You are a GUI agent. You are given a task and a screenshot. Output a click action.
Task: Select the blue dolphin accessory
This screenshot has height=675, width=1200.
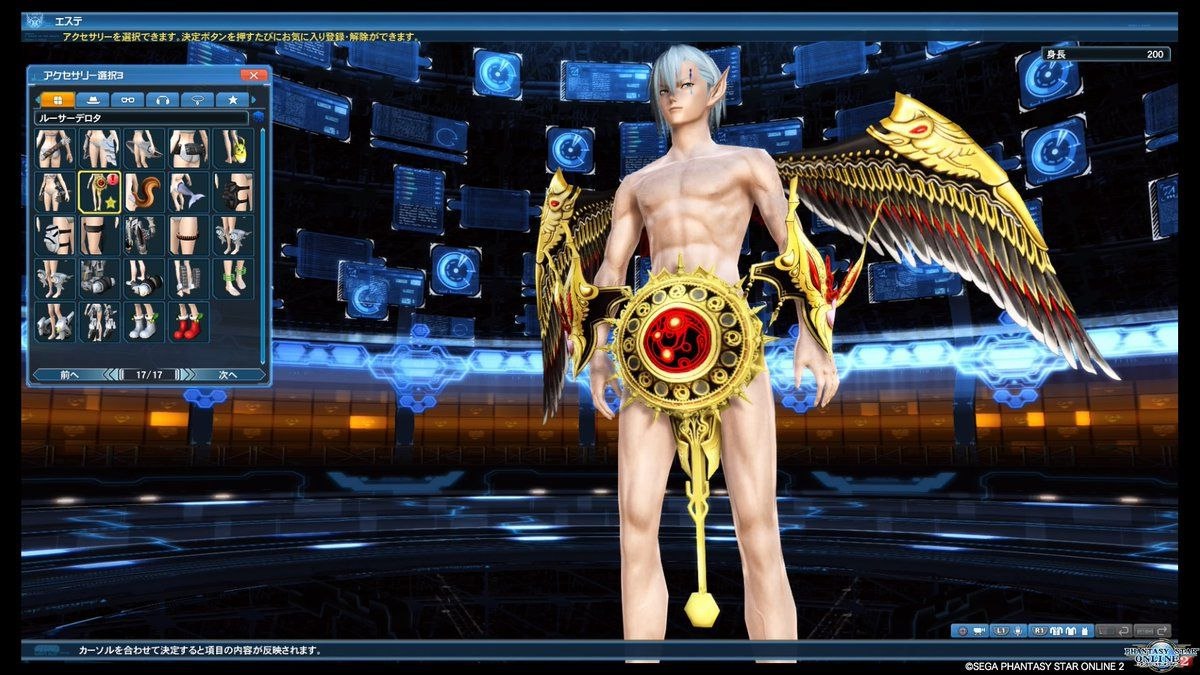(x=188, y=191)
